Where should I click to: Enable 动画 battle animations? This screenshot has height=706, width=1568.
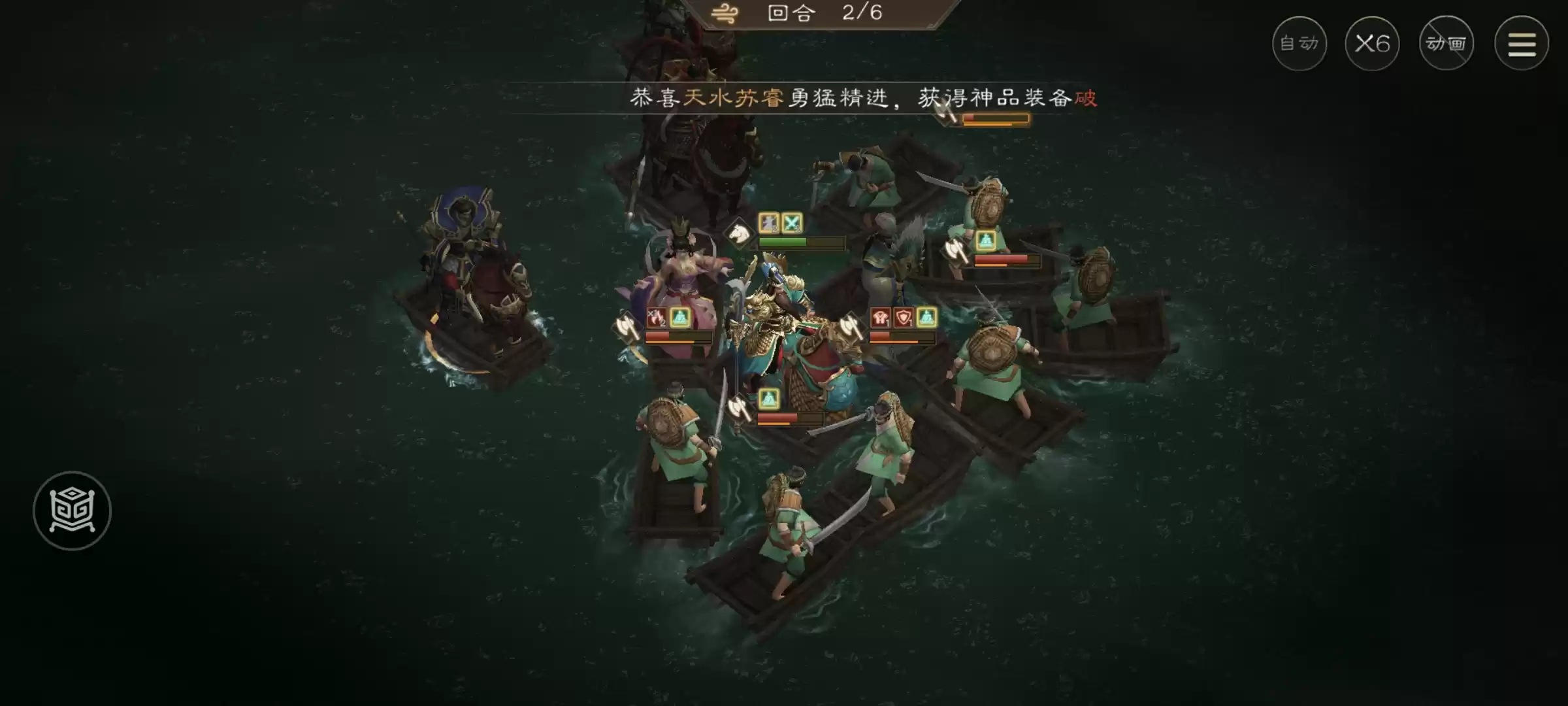1446,43
